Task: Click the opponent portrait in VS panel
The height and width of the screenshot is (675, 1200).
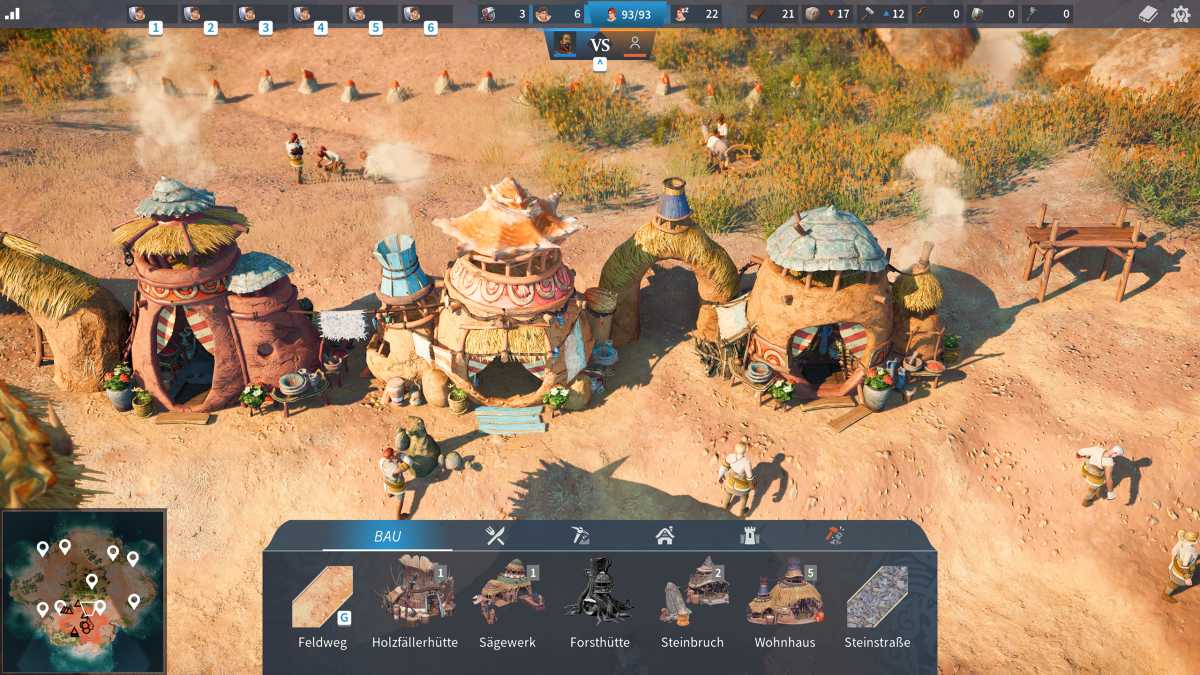Action: [634, 44]
